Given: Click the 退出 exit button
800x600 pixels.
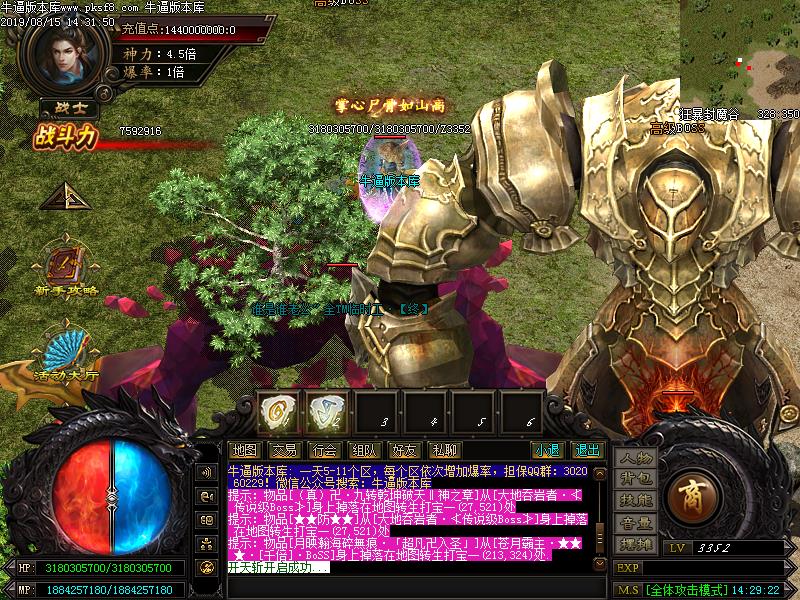Looking at the screenshot, I should 587,450.
